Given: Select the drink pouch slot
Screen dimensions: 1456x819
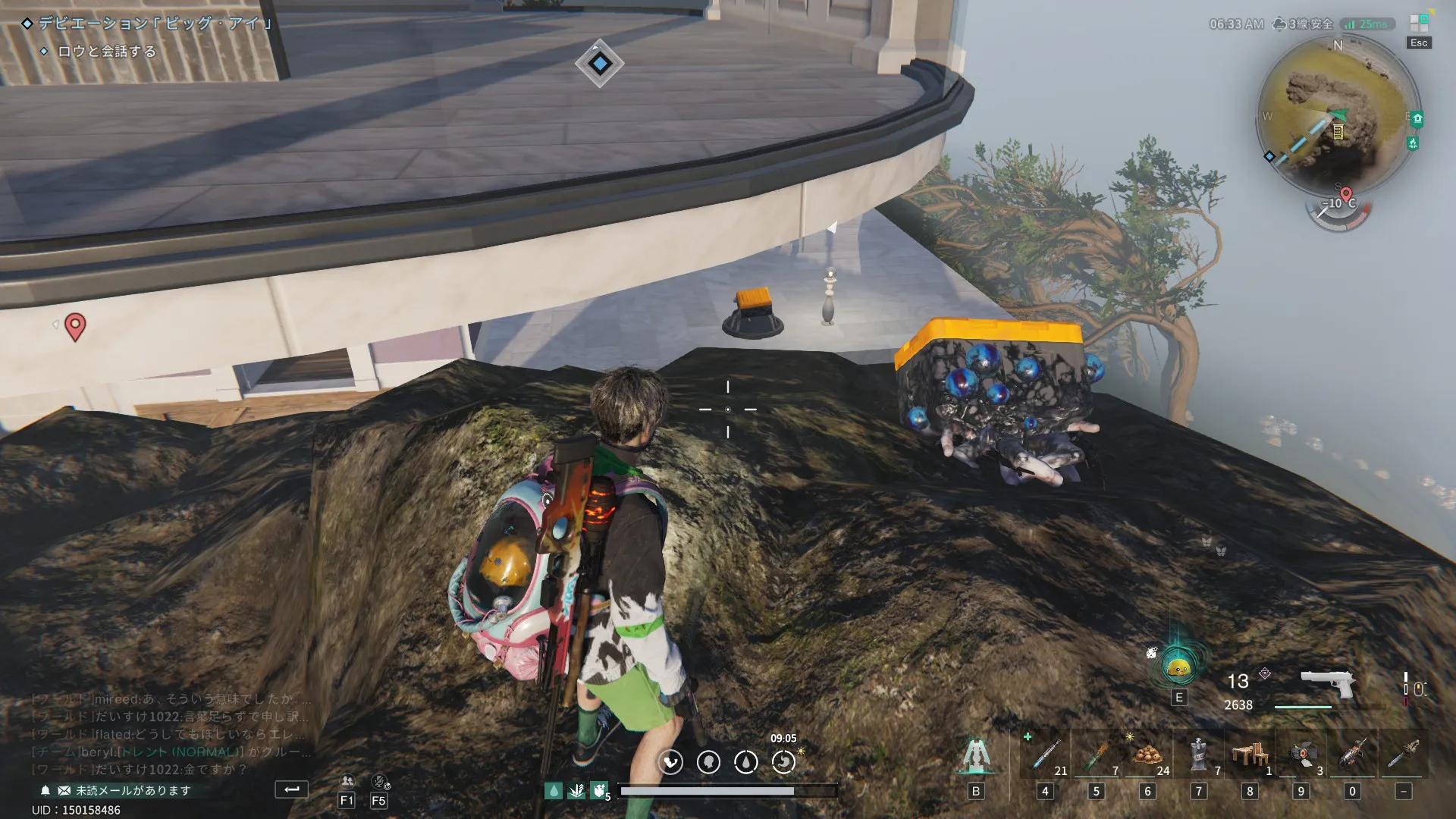Looking at the screenshot, I should point(1198,755).
